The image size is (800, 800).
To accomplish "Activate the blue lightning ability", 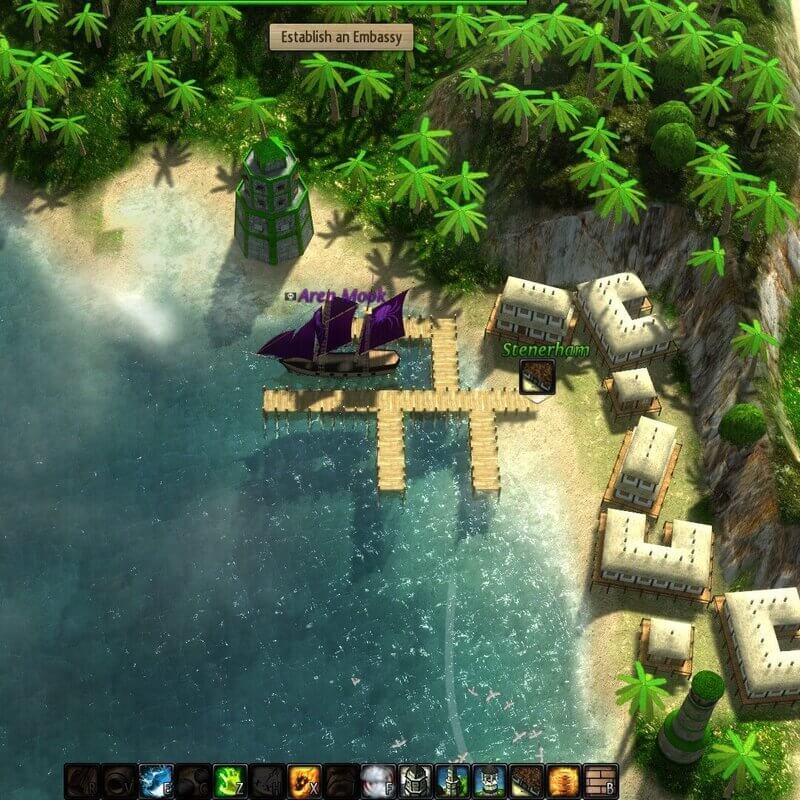I will [155, 780].
